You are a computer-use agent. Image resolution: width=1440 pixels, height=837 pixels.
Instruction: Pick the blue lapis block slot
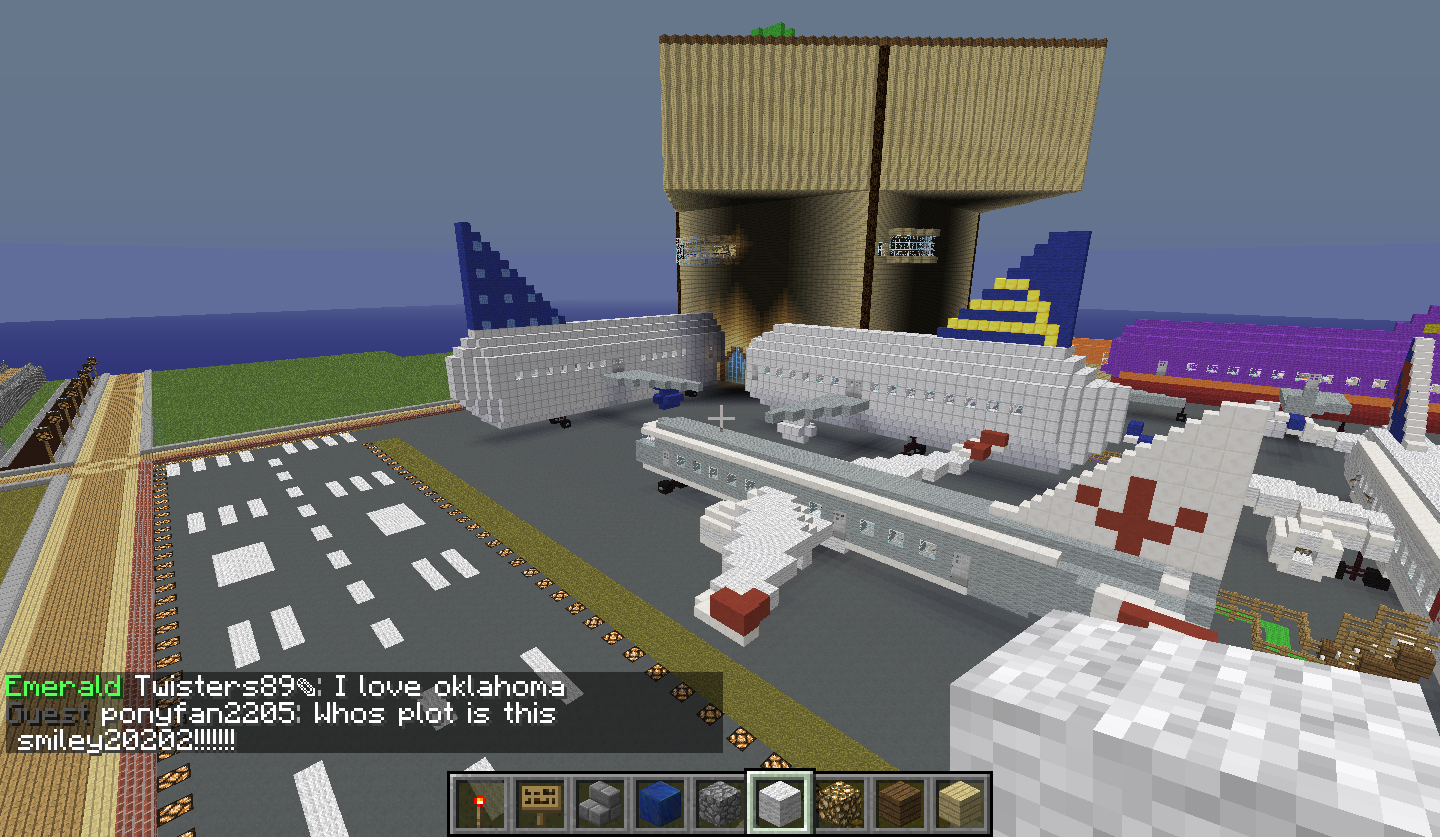pyautogui.click(x=659, y=802)
